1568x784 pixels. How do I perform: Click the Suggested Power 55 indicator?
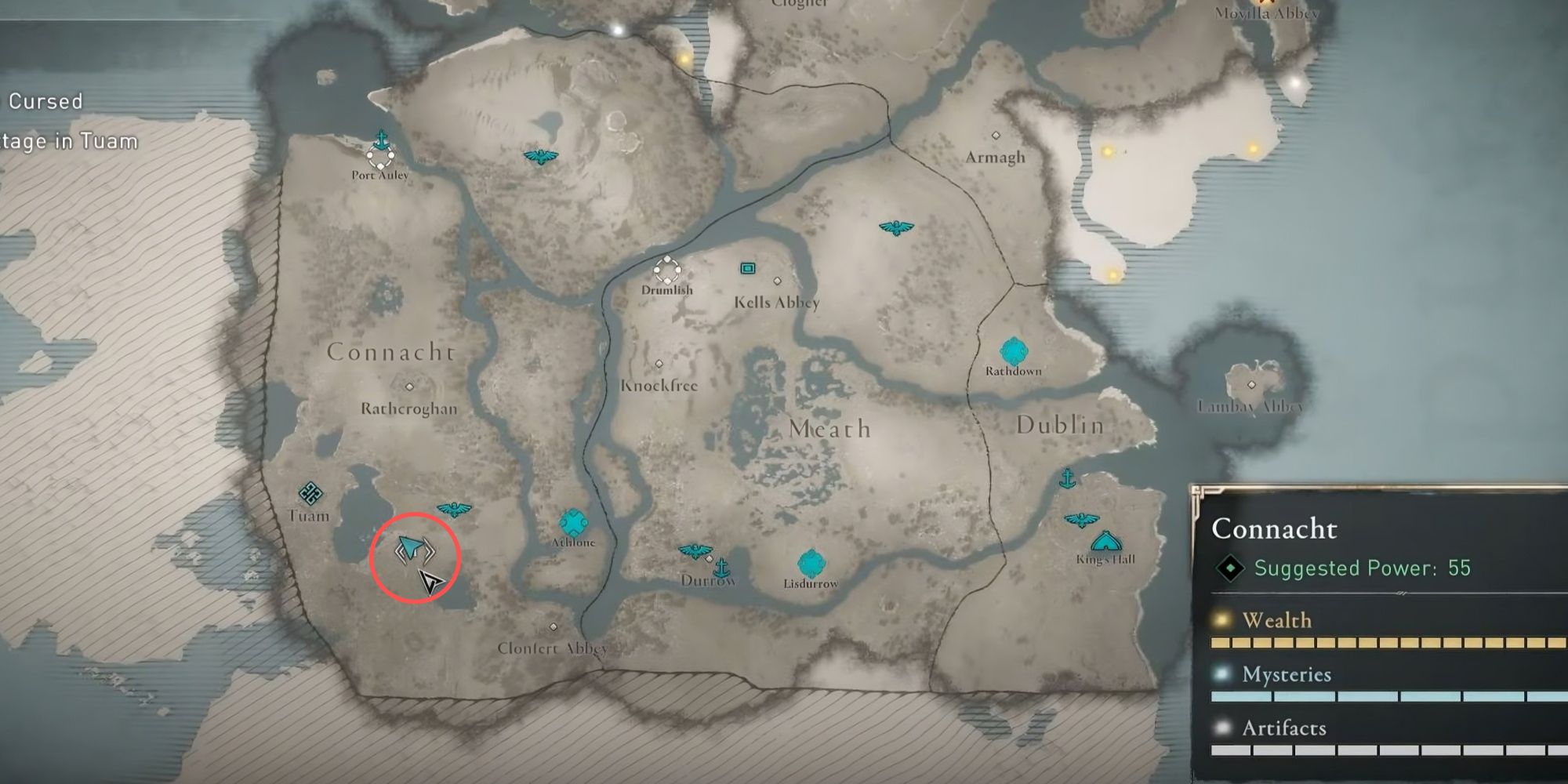click(x=1364, y=568)
